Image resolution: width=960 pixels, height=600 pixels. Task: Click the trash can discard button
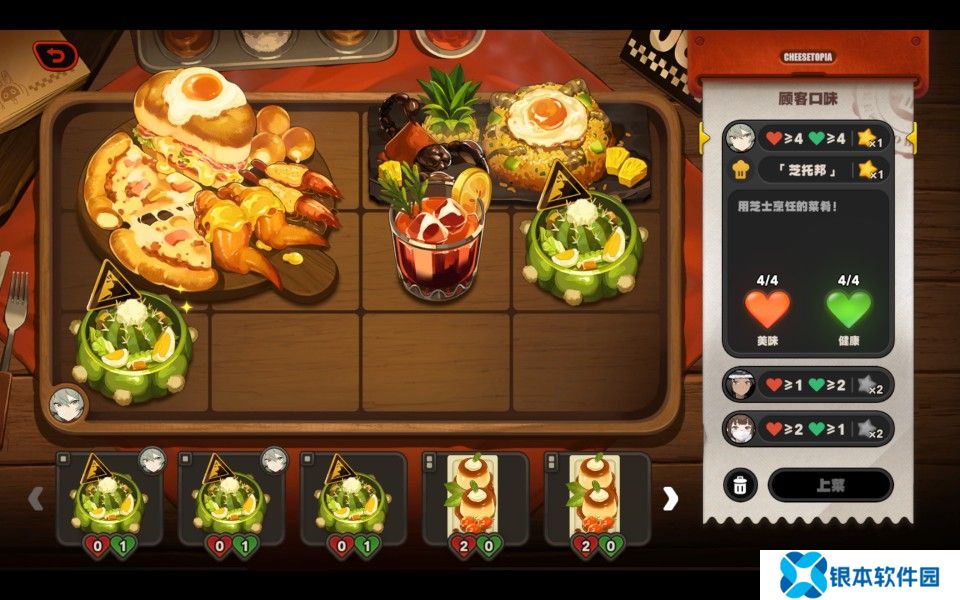pyautogui.click(x=740, y=485)
